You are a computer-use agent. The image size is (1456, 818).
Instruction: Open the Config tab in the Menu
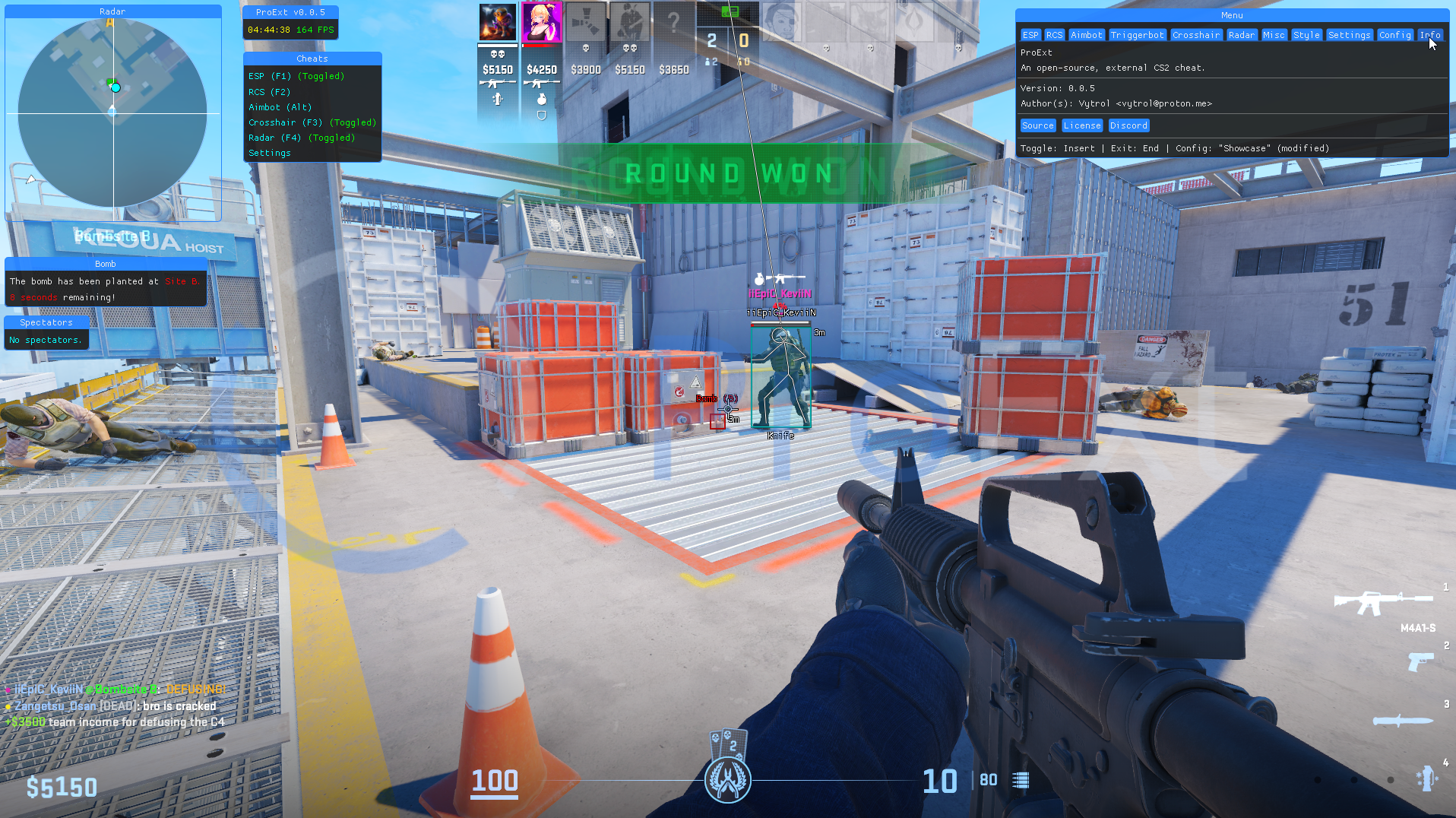click(1394, 34)
